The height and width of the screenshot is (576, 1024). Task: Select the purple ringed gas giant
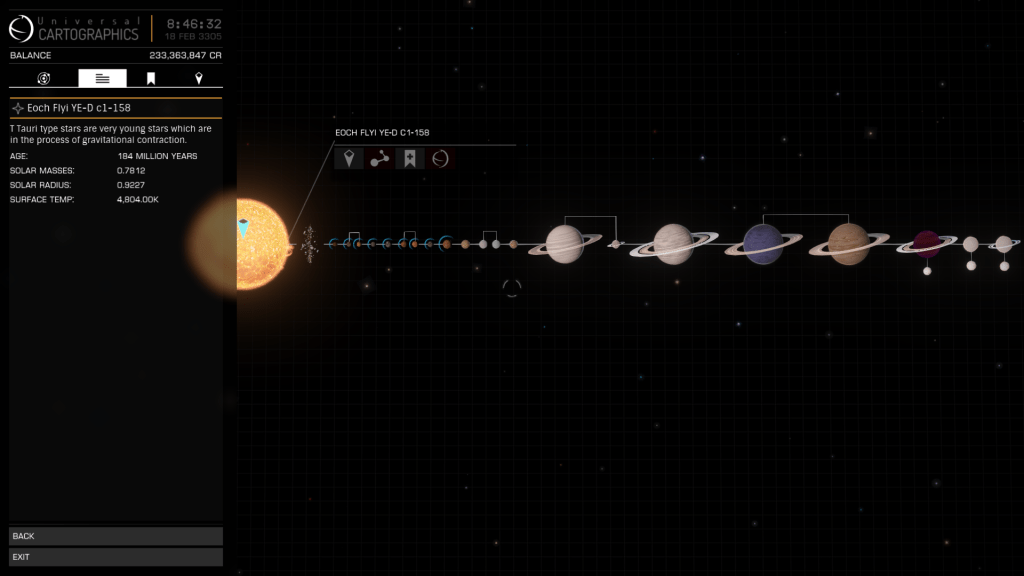(x=763, y=244)
